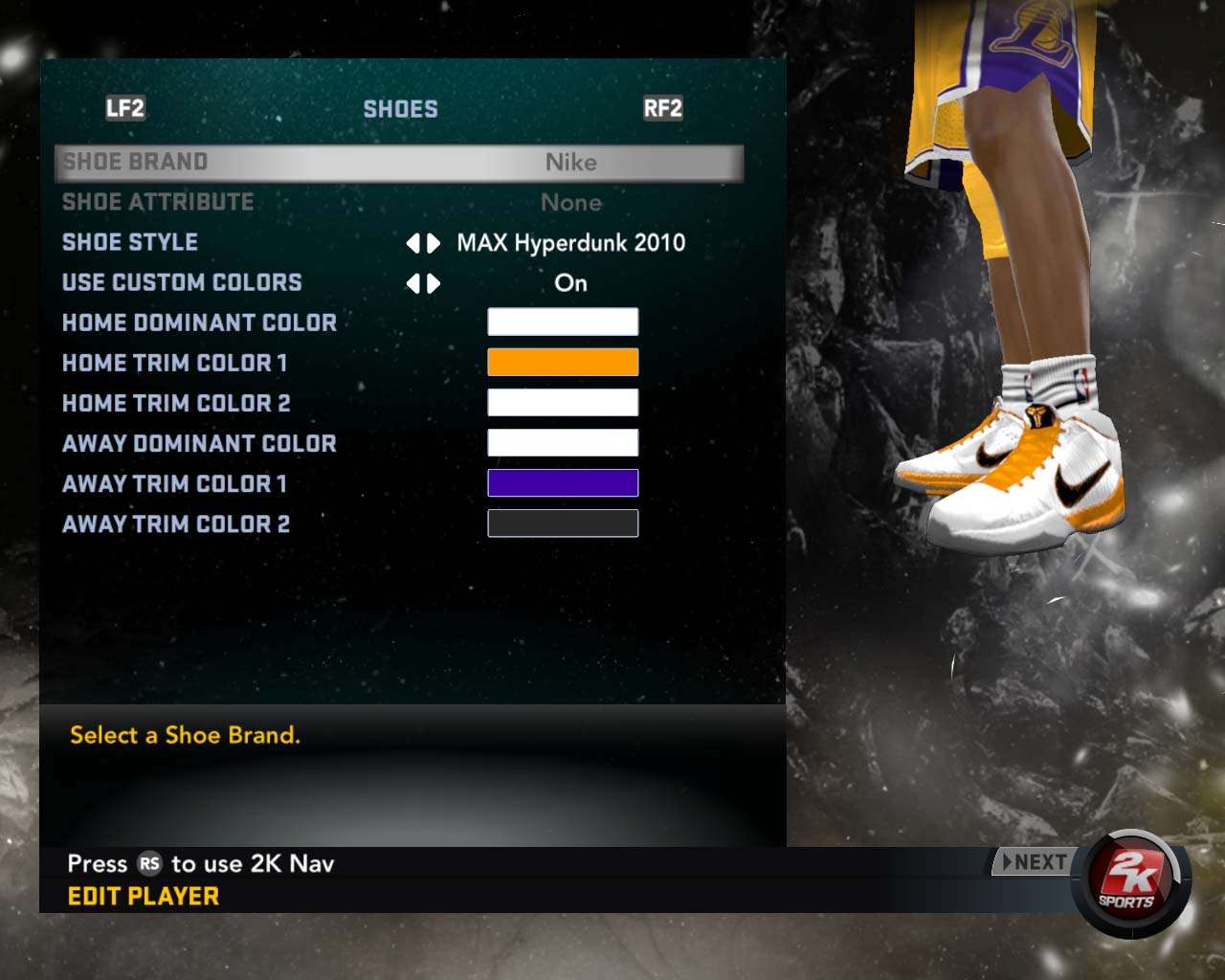
Task: Select the Shoe Brand row
Action: [x=398, y=163]
